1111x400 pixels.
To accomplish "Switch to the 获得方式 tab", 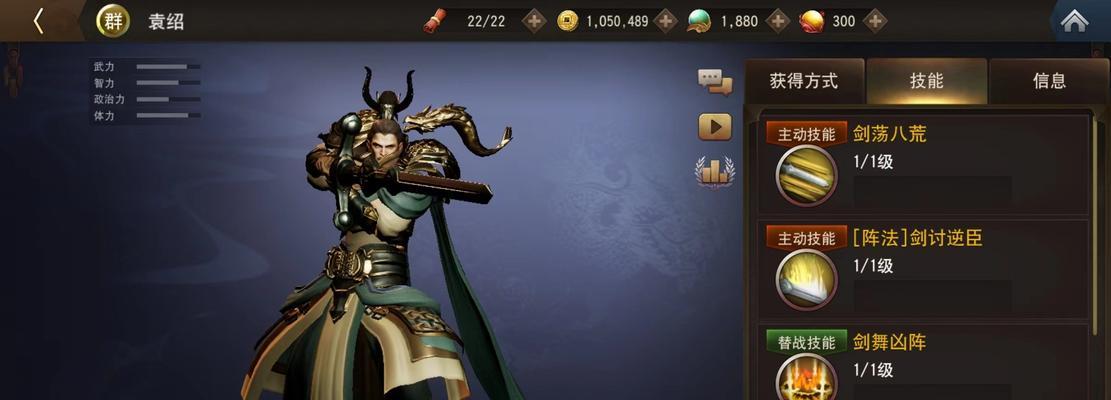I will (804, 81).
